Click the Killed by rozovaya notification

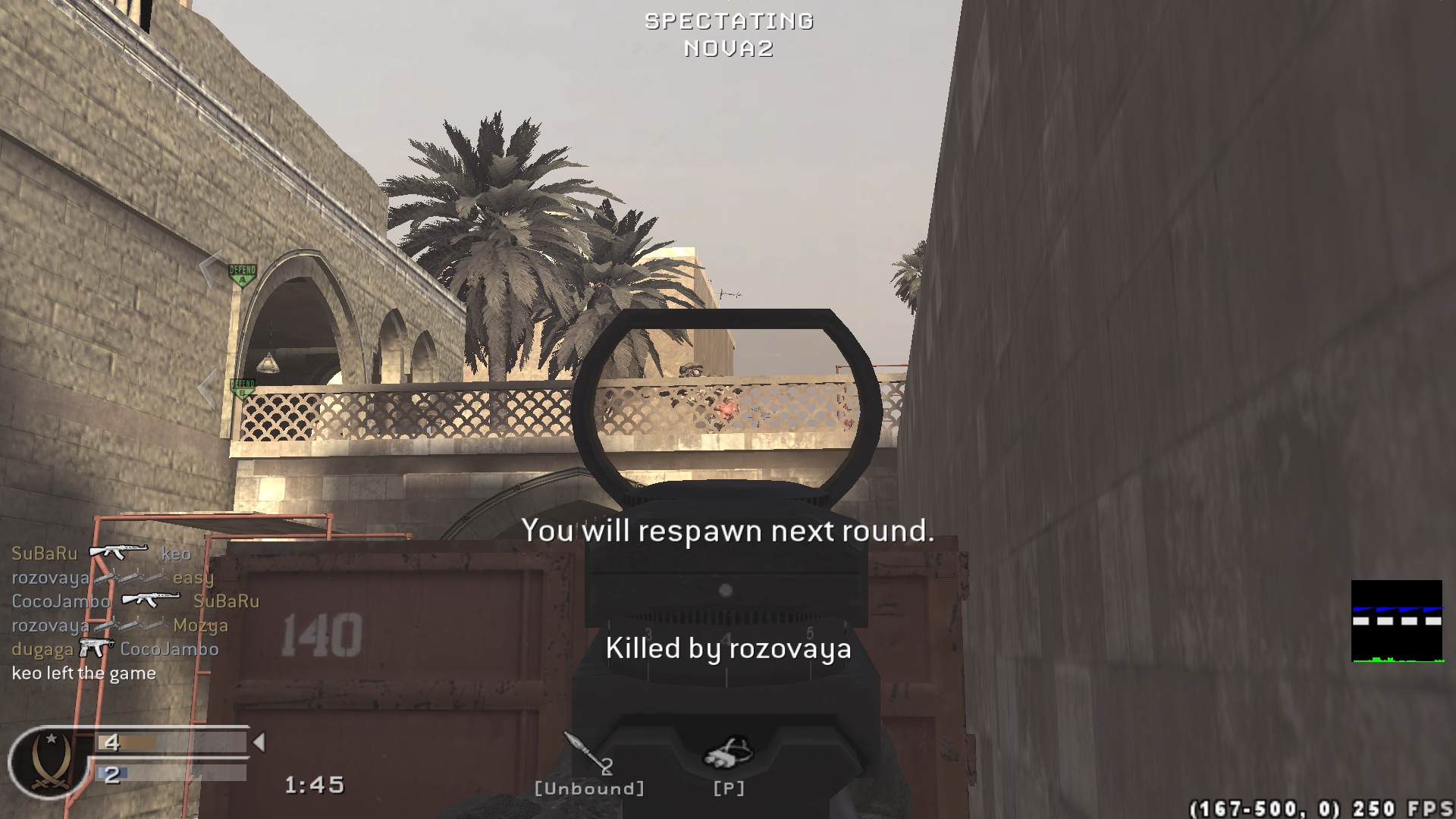[726, 649]
